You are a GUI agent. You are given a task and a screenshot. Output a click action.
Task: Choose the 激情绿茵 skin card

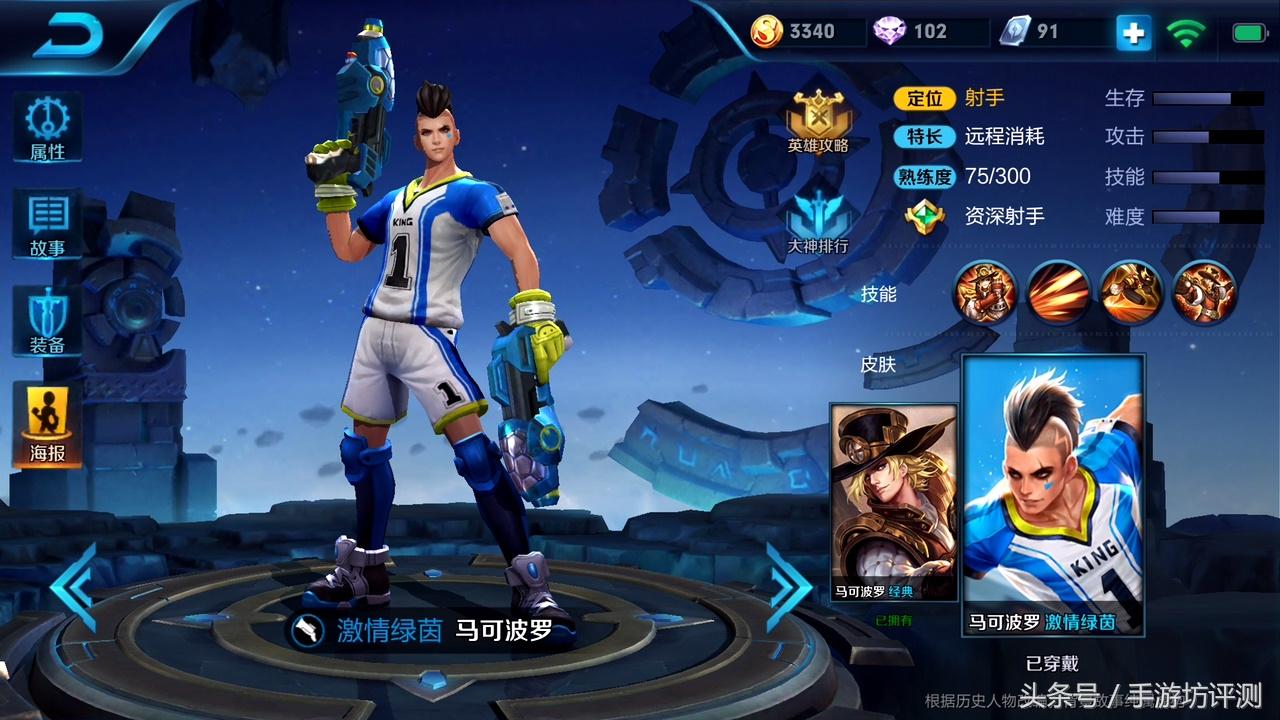1053,495
